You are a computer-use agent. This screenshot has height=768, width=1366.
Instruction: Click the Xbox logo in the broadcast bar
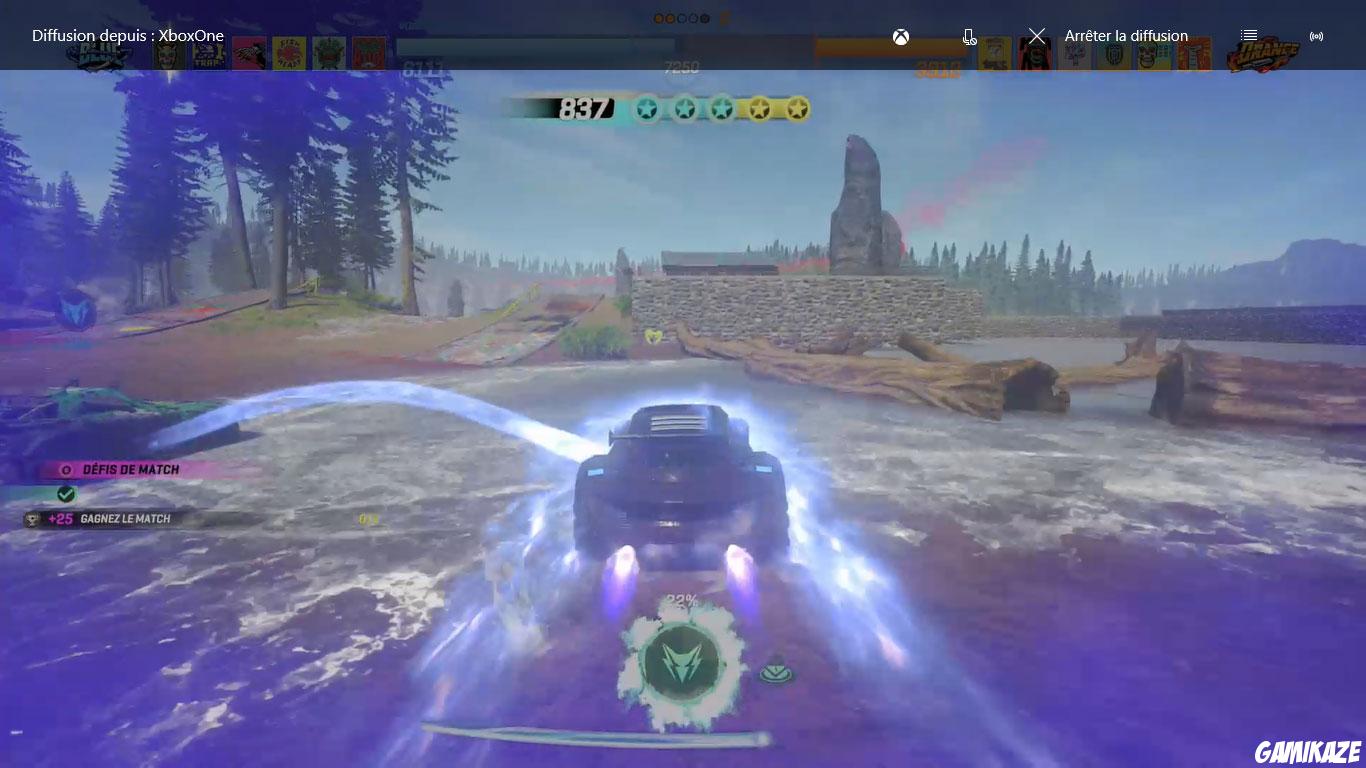click(900, 36)
